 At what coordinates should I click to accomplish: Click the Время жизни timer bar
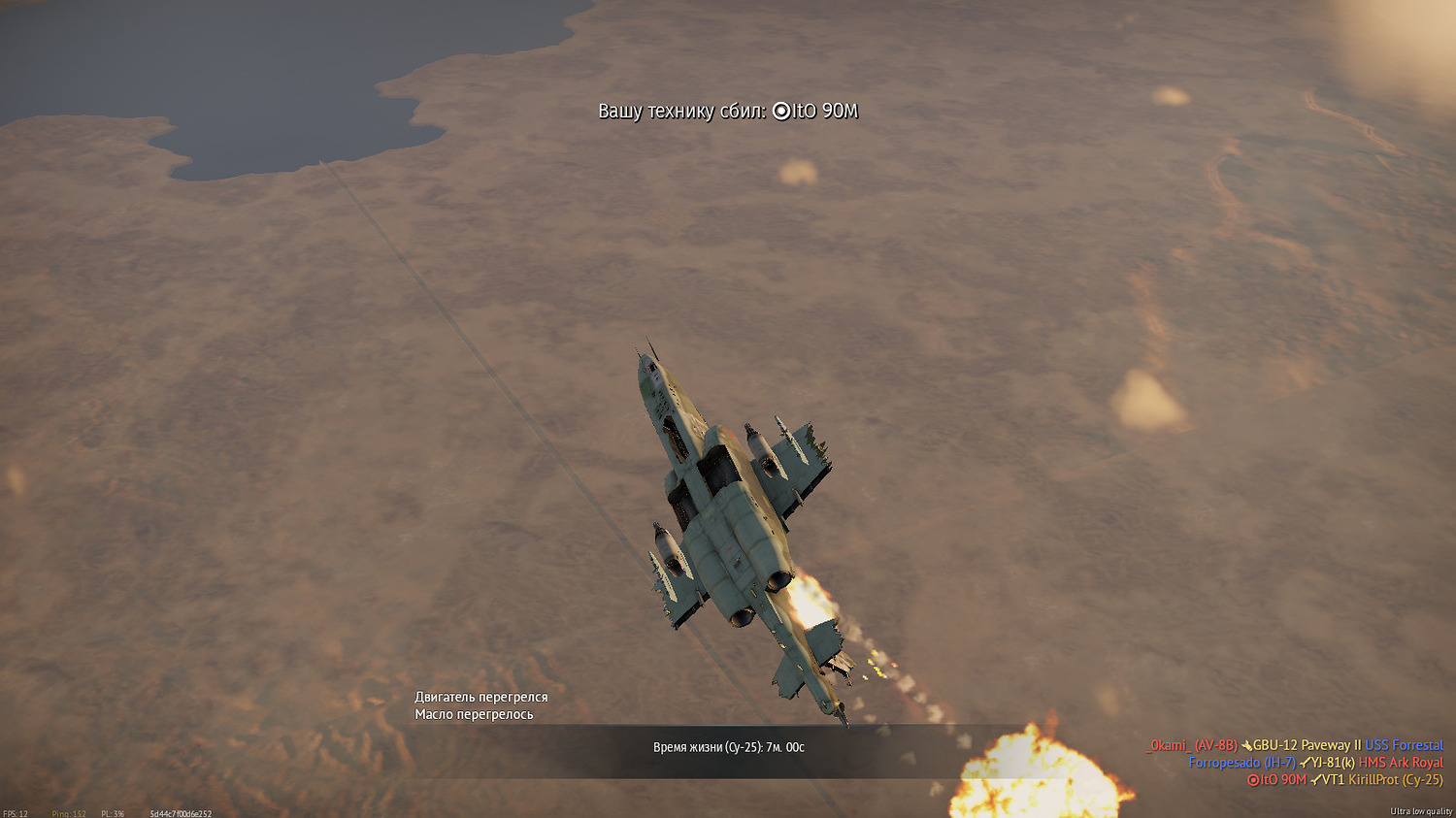click(x=730, y=745)
